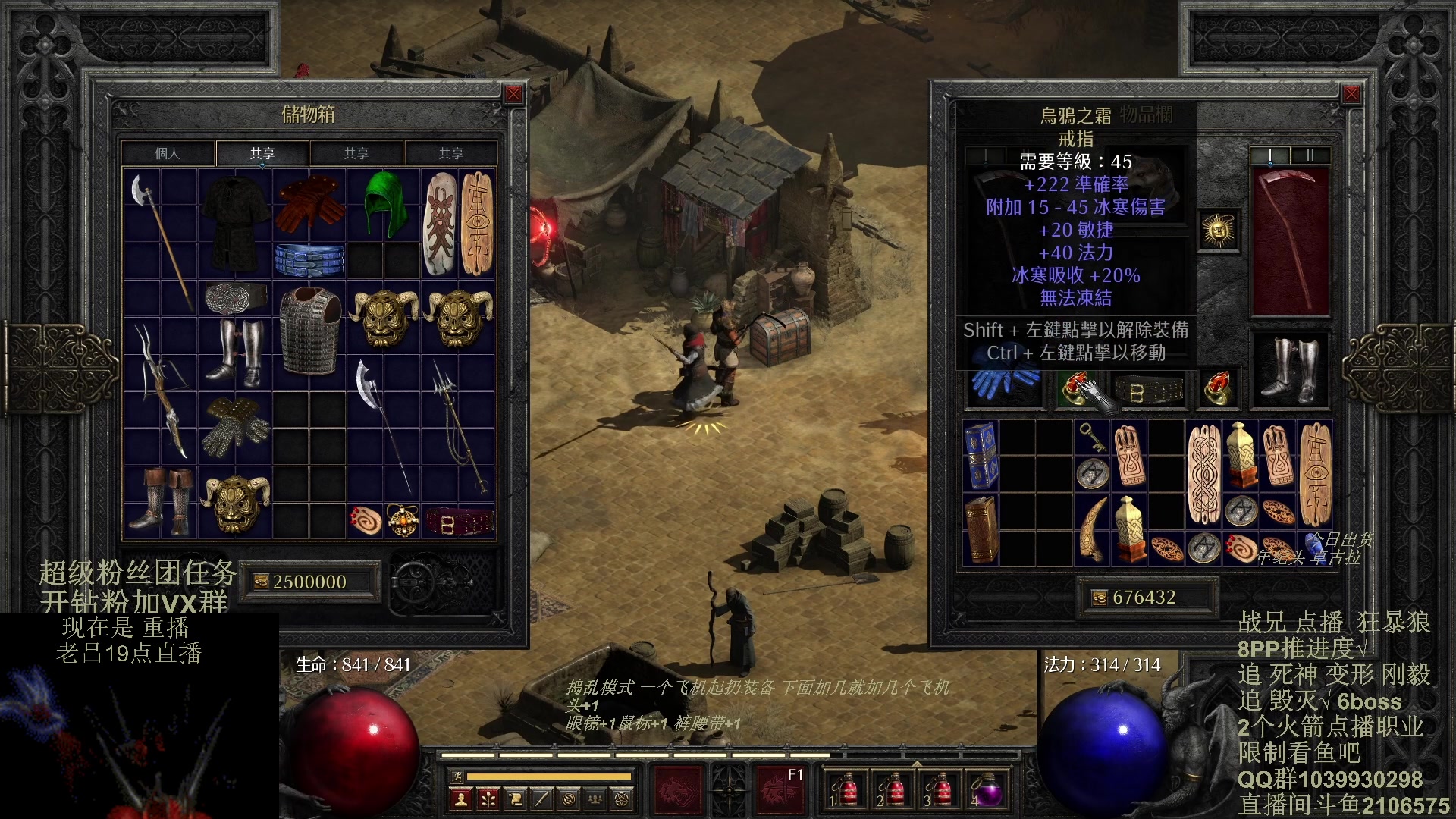Switch to the personal stash tab
1456x819 pixels.
coord(168,153)
